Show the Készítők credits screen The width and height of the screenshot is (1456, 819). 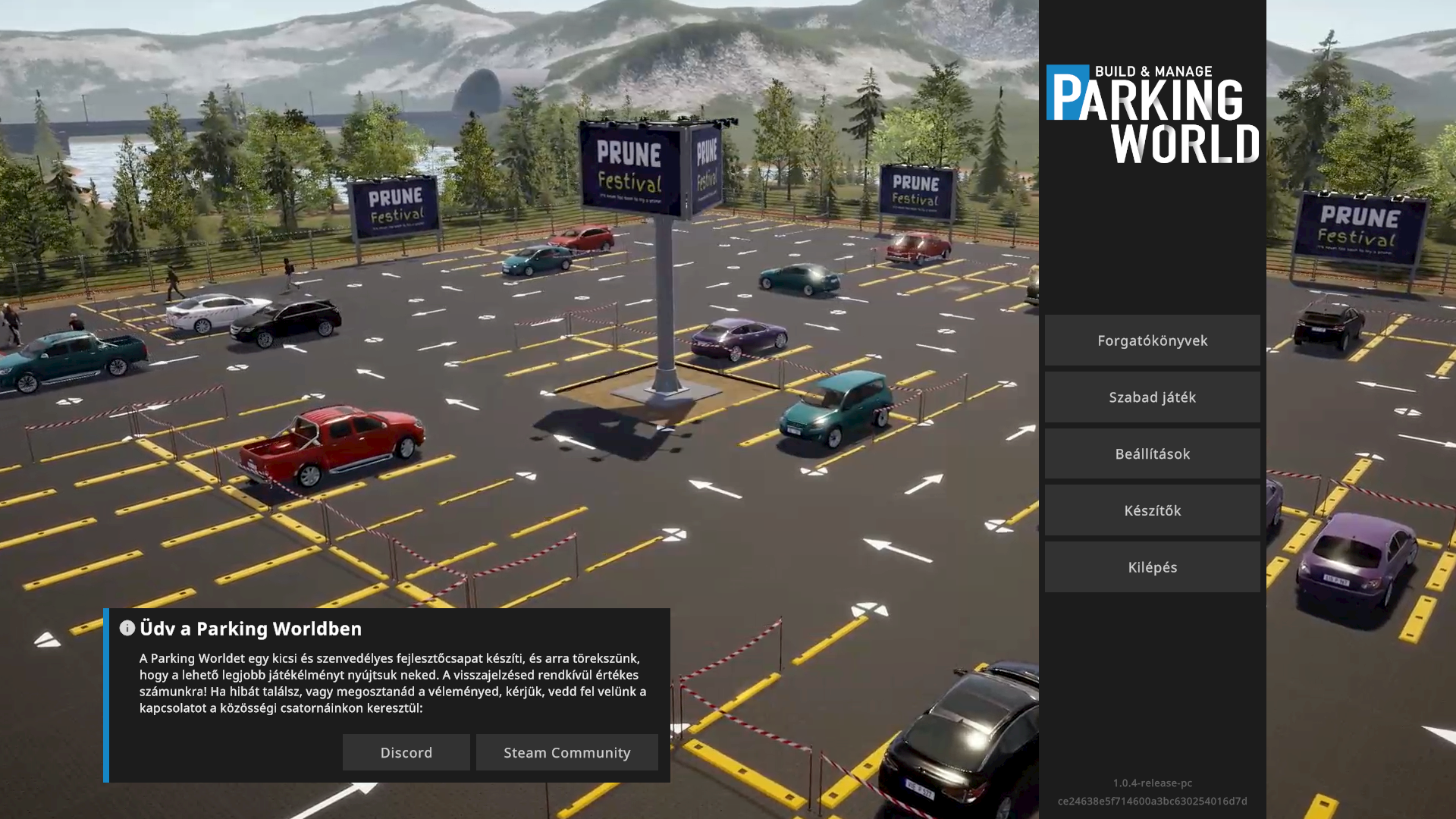[x=1152, y=510]
